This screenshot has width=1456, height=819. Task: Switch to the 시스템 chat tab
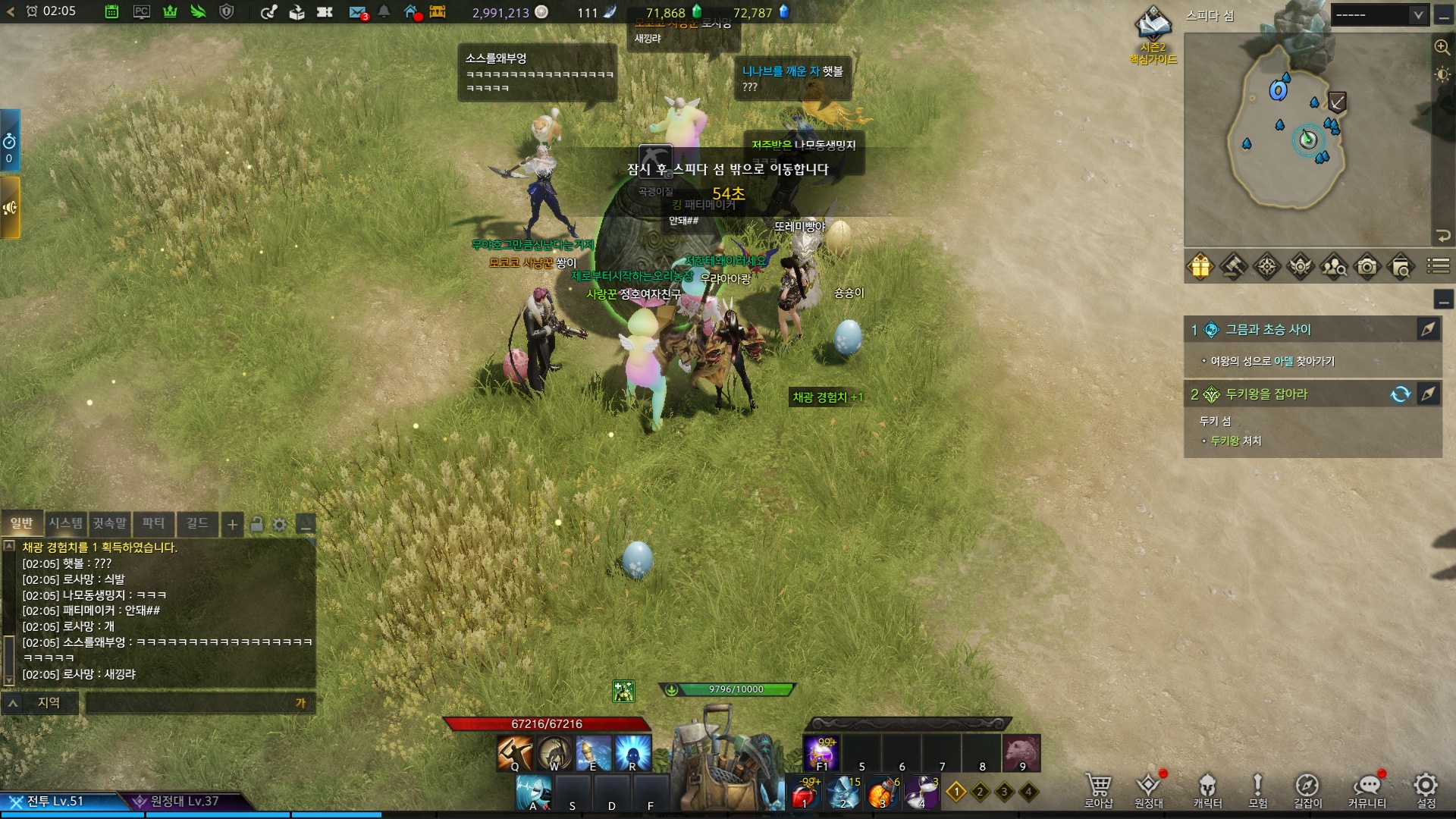click(x=65, y=523)
